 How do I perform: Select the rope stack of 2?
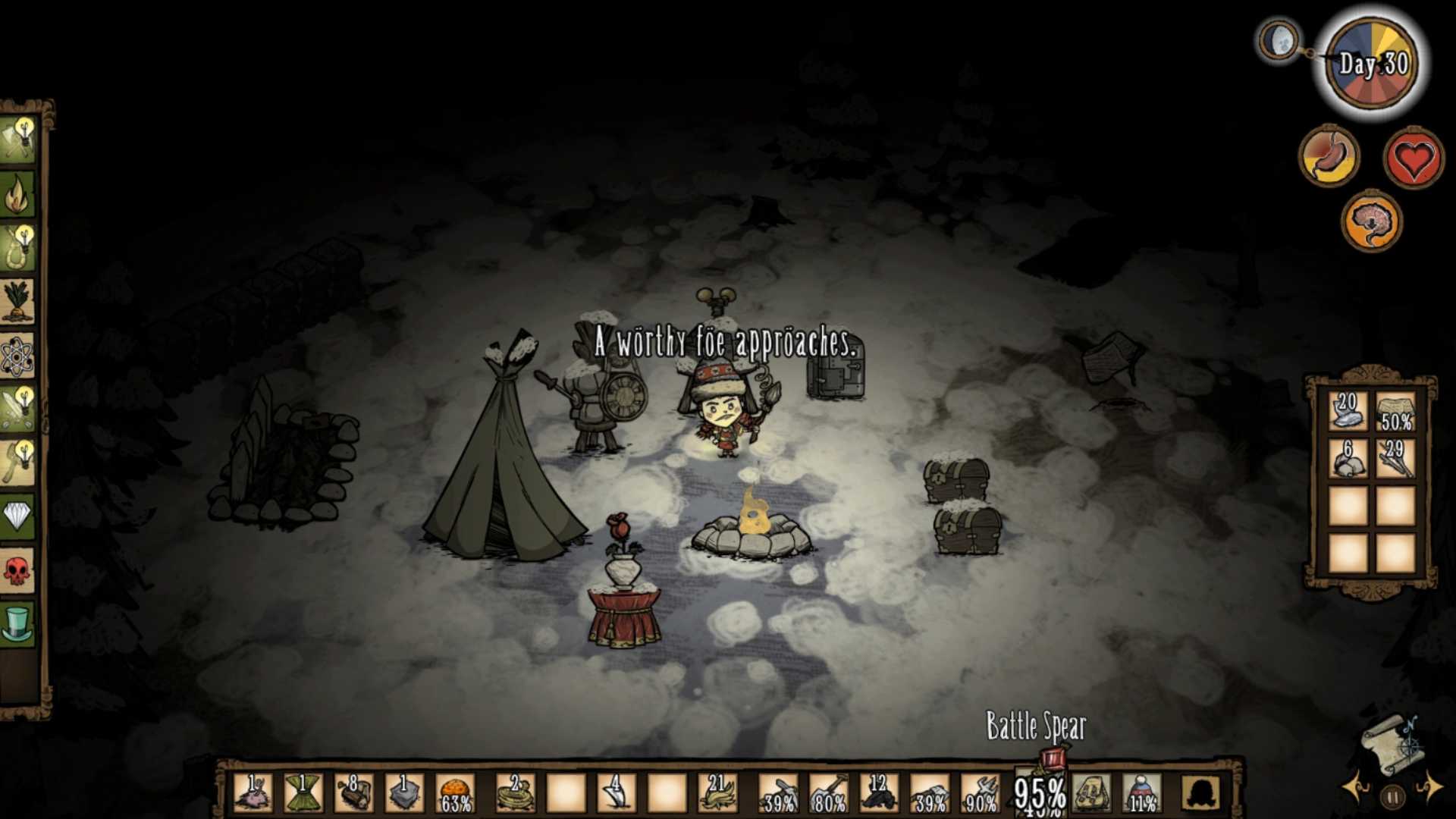515,793
